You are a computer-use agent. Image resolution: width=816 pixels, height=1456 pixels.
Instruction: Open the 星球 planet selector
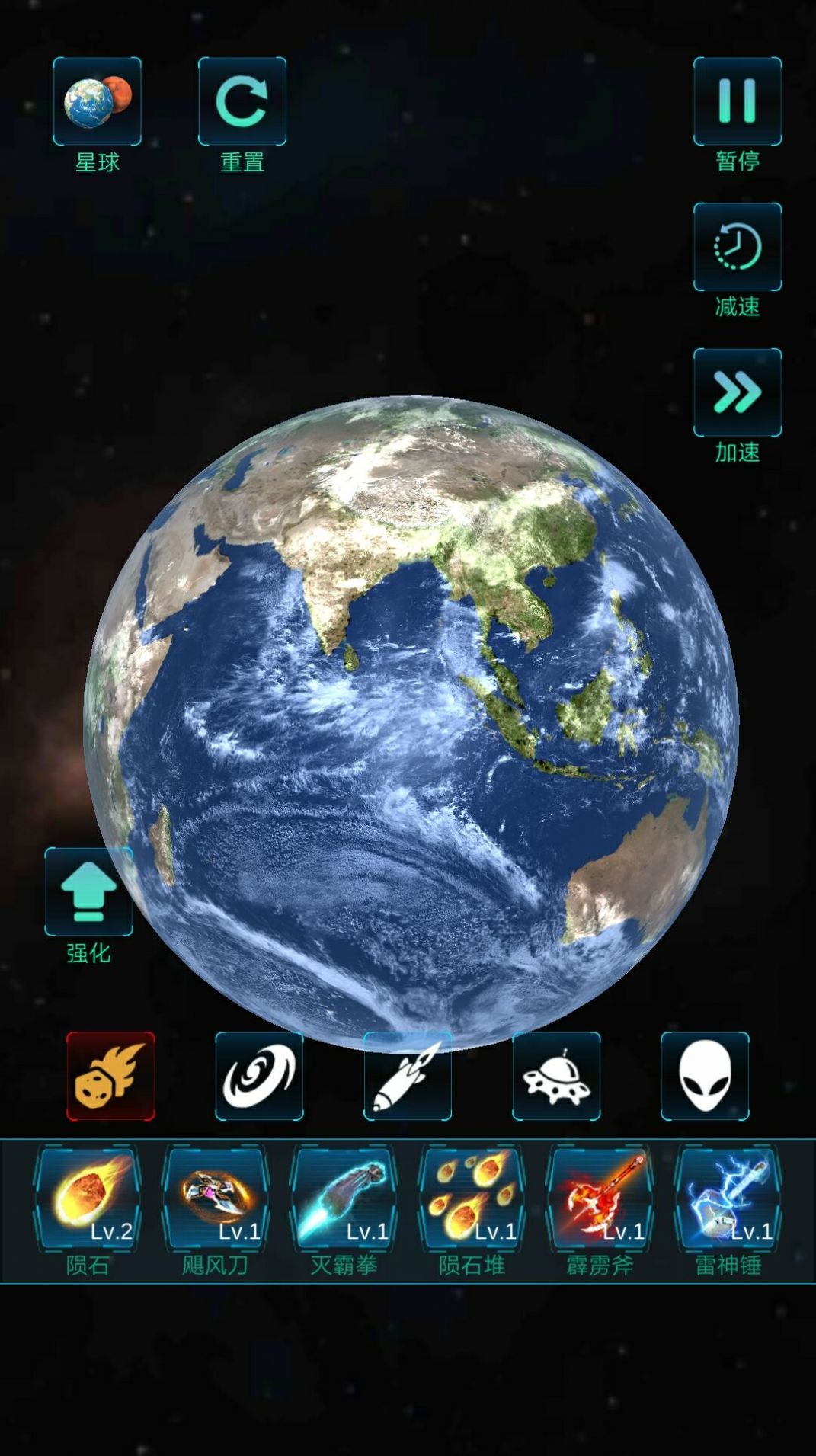click(x=97, y=101)
